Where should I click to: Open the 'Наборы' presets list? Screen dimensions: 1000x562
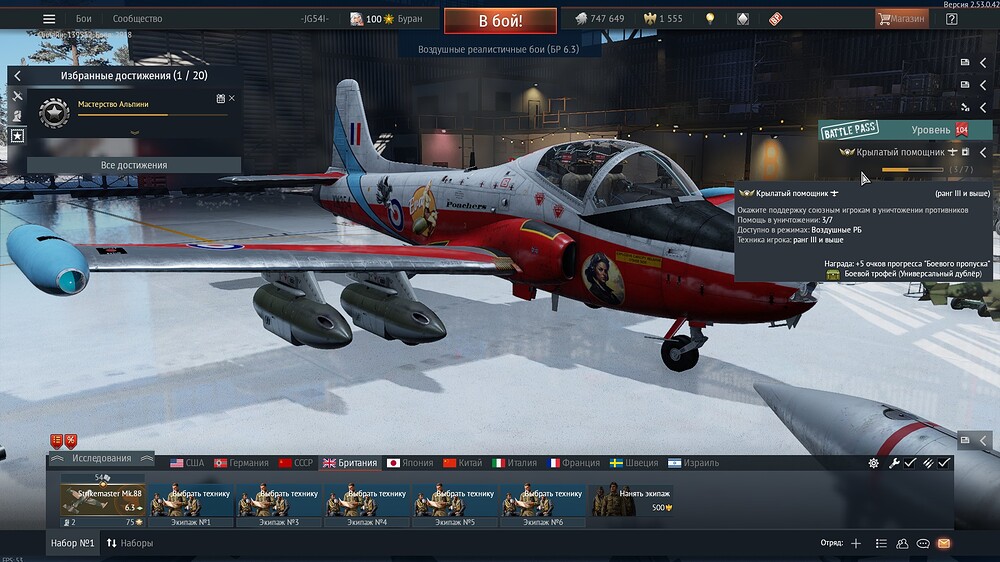point(130,543)
